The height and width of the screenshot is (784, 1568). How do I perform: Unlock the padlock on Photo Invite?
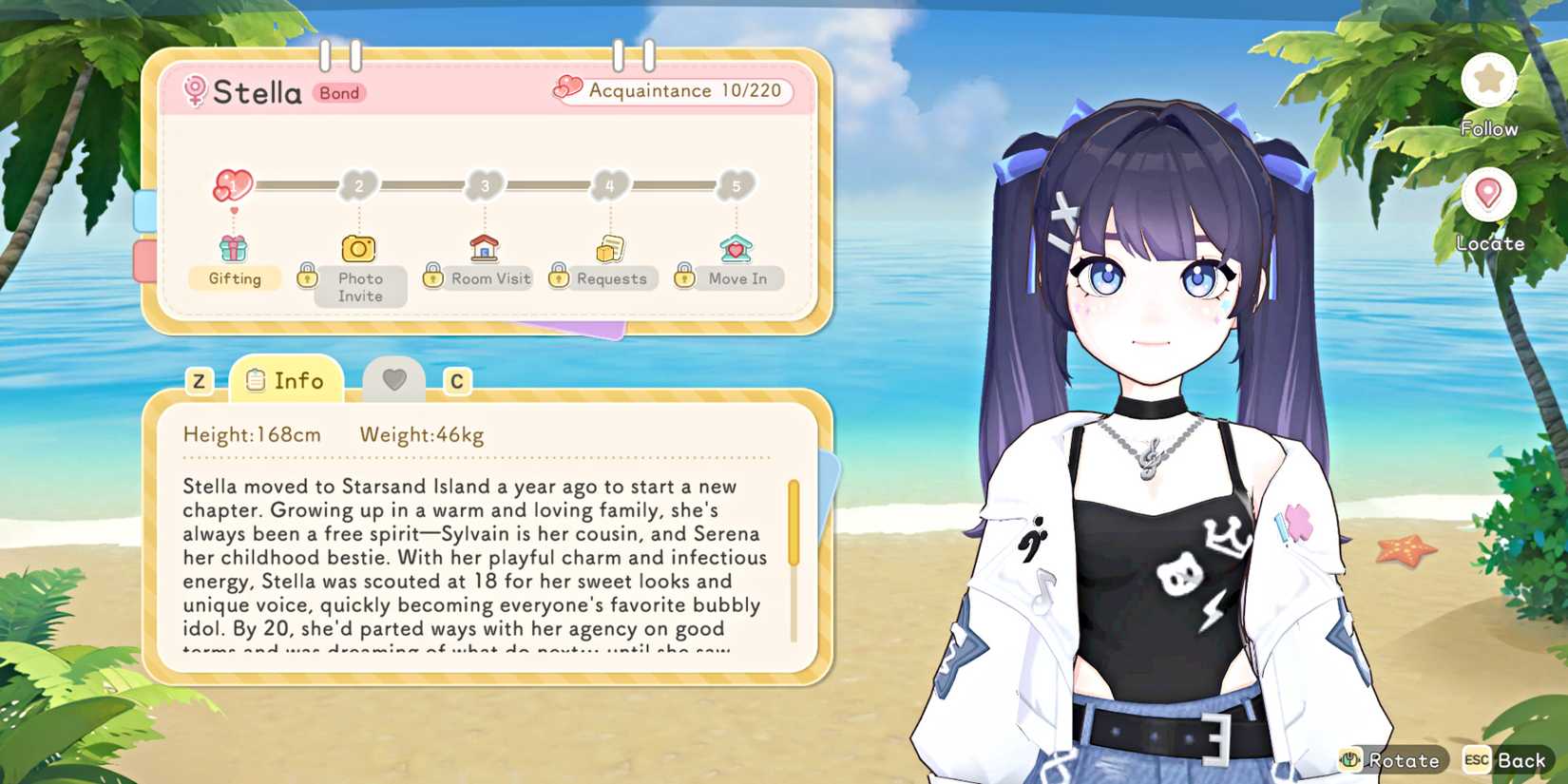[x=306, y=277]
